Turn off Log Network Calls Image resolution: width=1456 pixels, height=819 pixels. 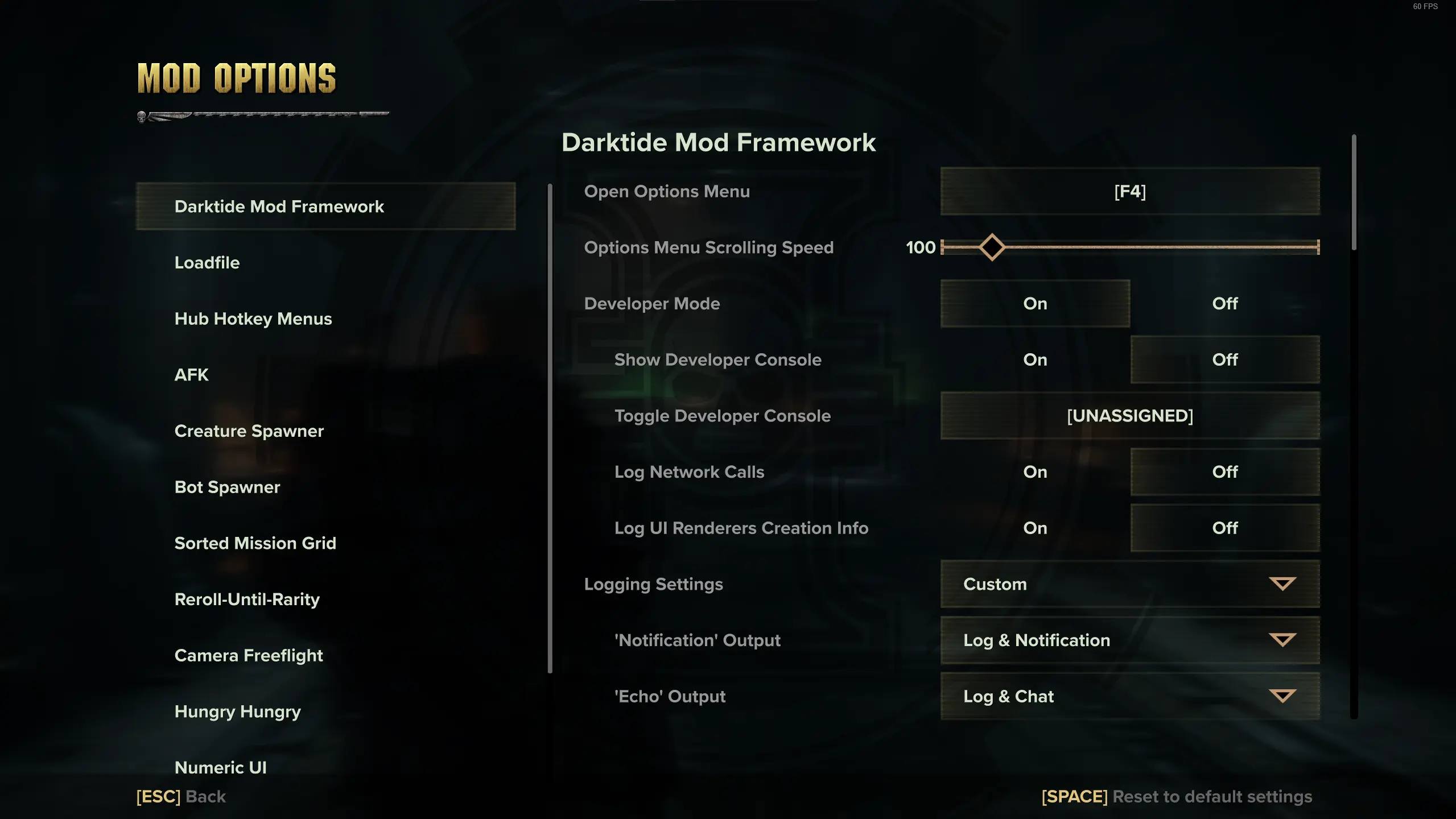point(1224,471)
